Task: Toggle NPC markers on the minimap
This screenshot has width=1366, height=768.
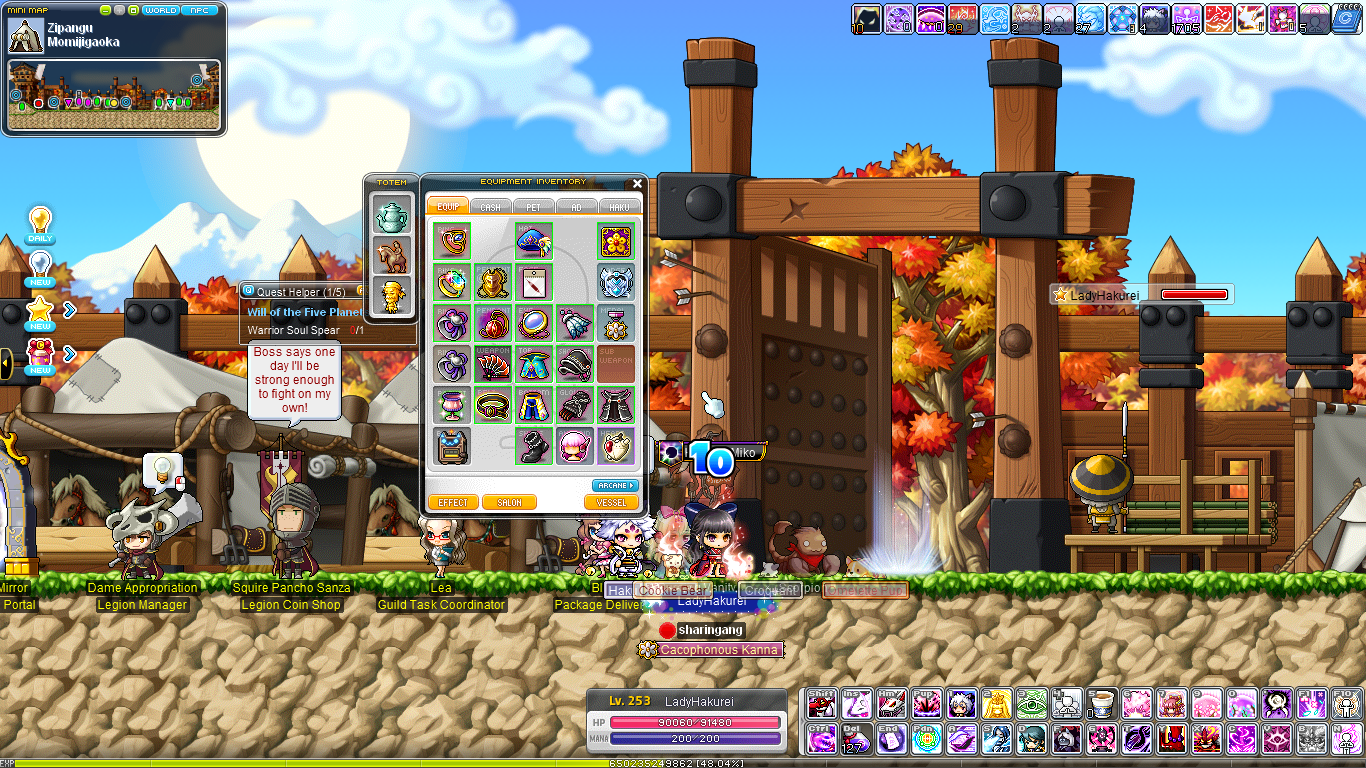Action: pyautogui.click(x=198, y=10)
